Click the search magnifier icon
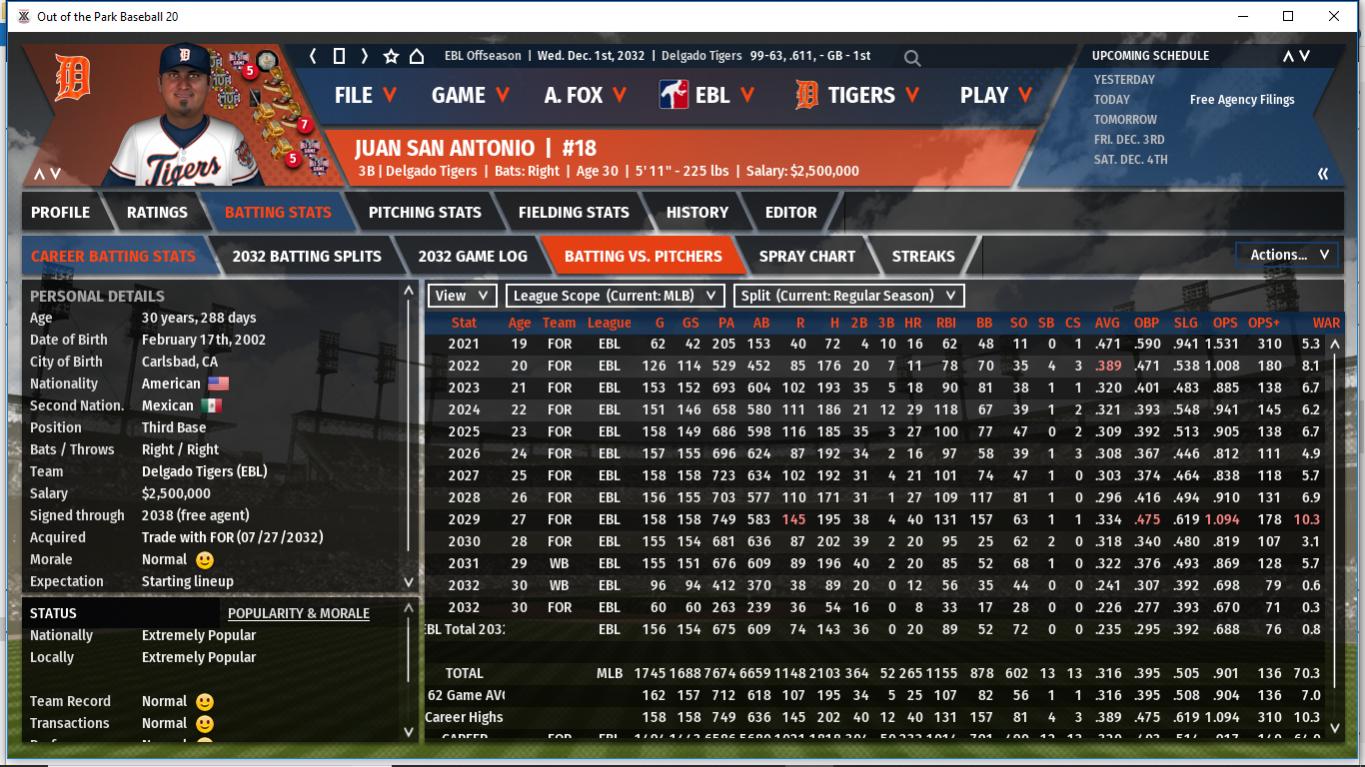The height and width of the screenshot is (767, 1365). [912, 58]
